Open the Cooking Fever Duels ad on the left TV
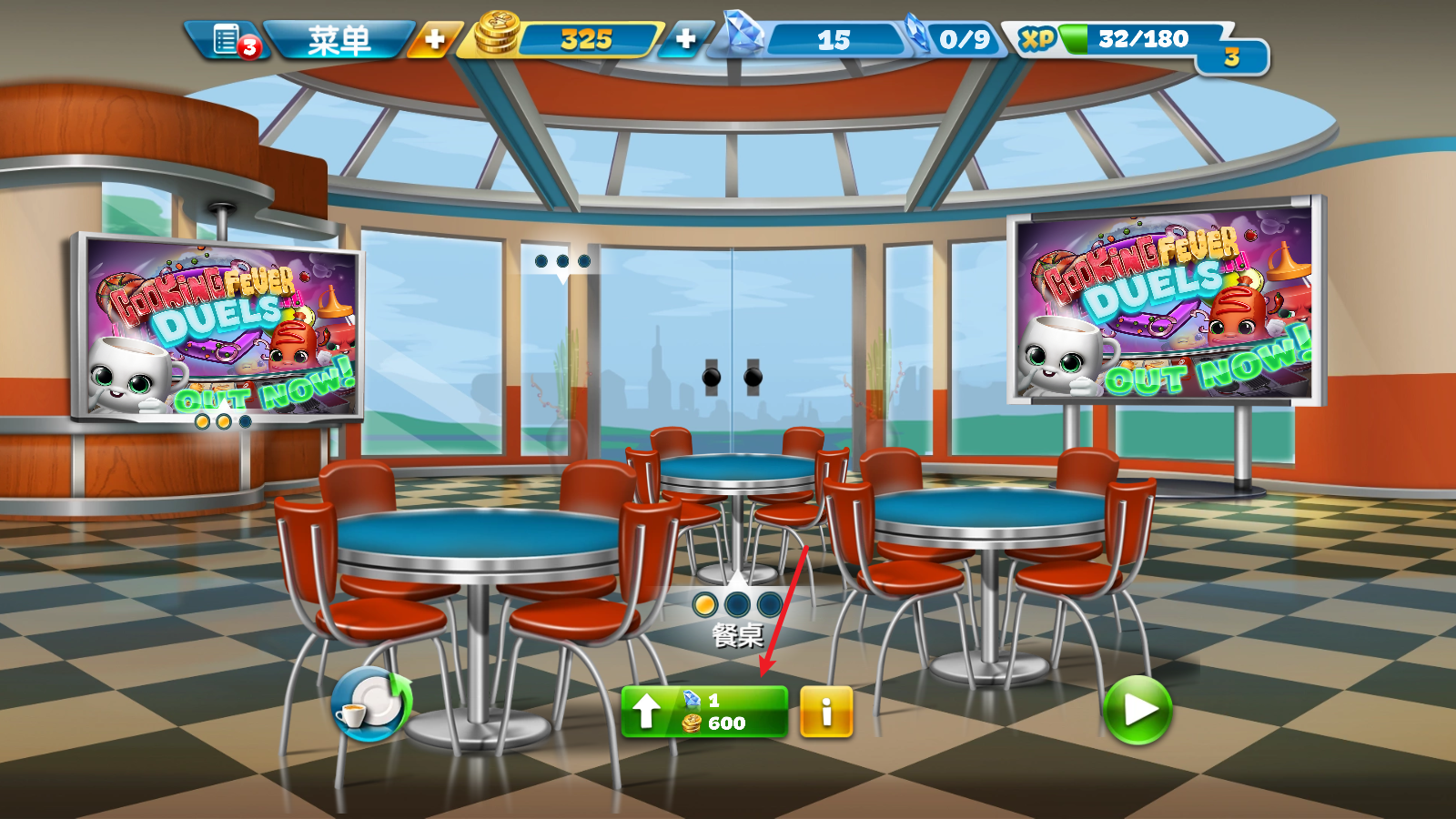 click(x=214, y=328)
